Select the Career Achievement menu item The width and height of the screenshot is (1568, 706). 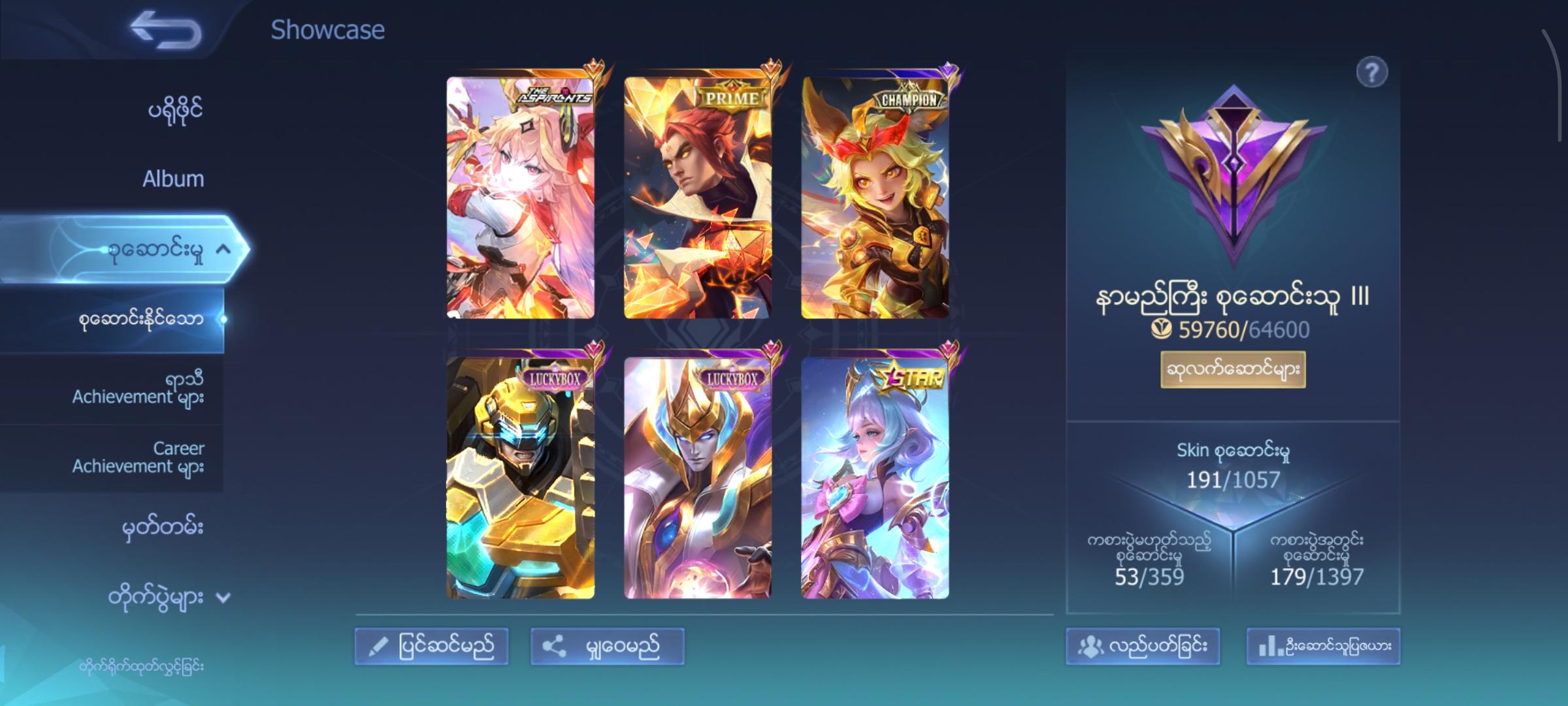[x=139, y=458]
